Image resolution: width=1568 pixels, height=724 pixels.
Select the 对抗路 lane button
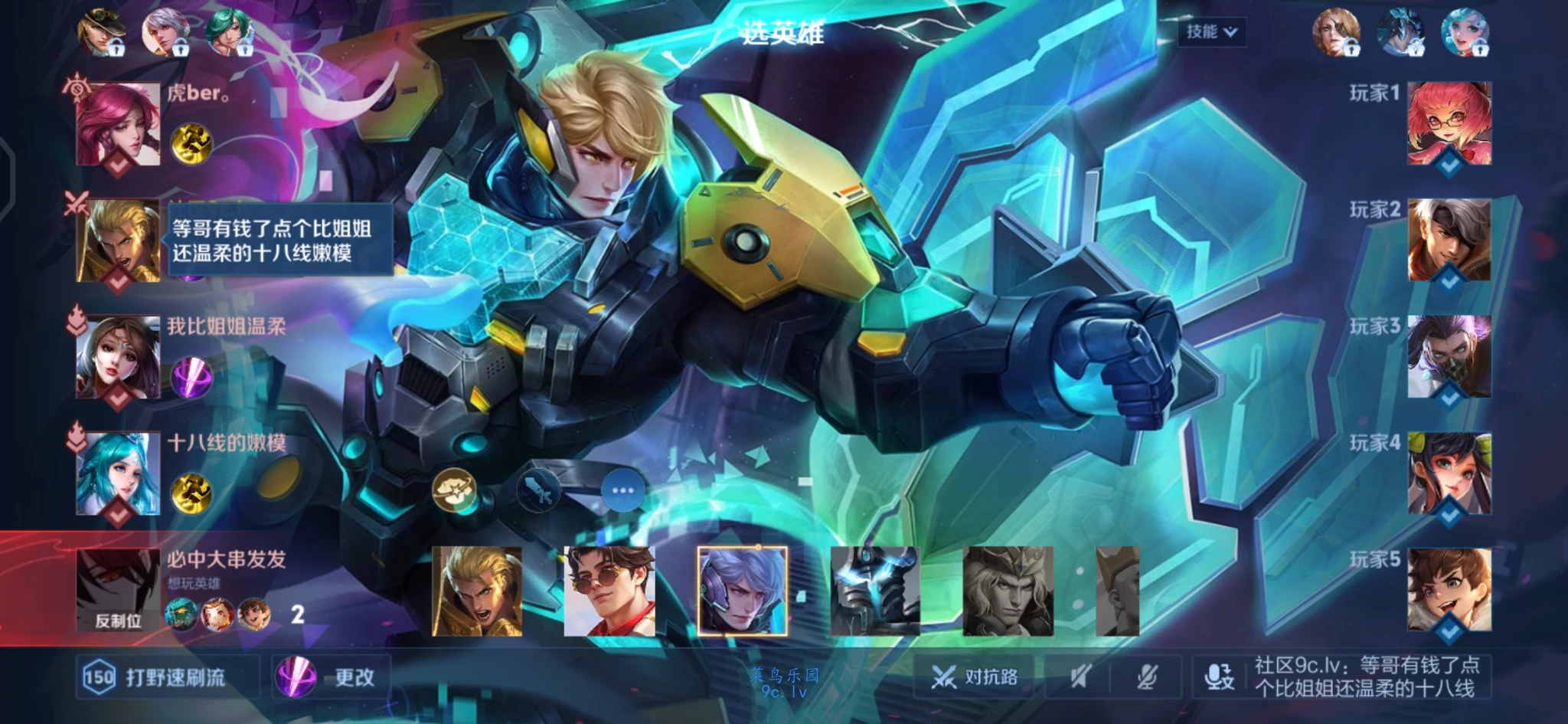pyautogui.click(x=975, y=677)
